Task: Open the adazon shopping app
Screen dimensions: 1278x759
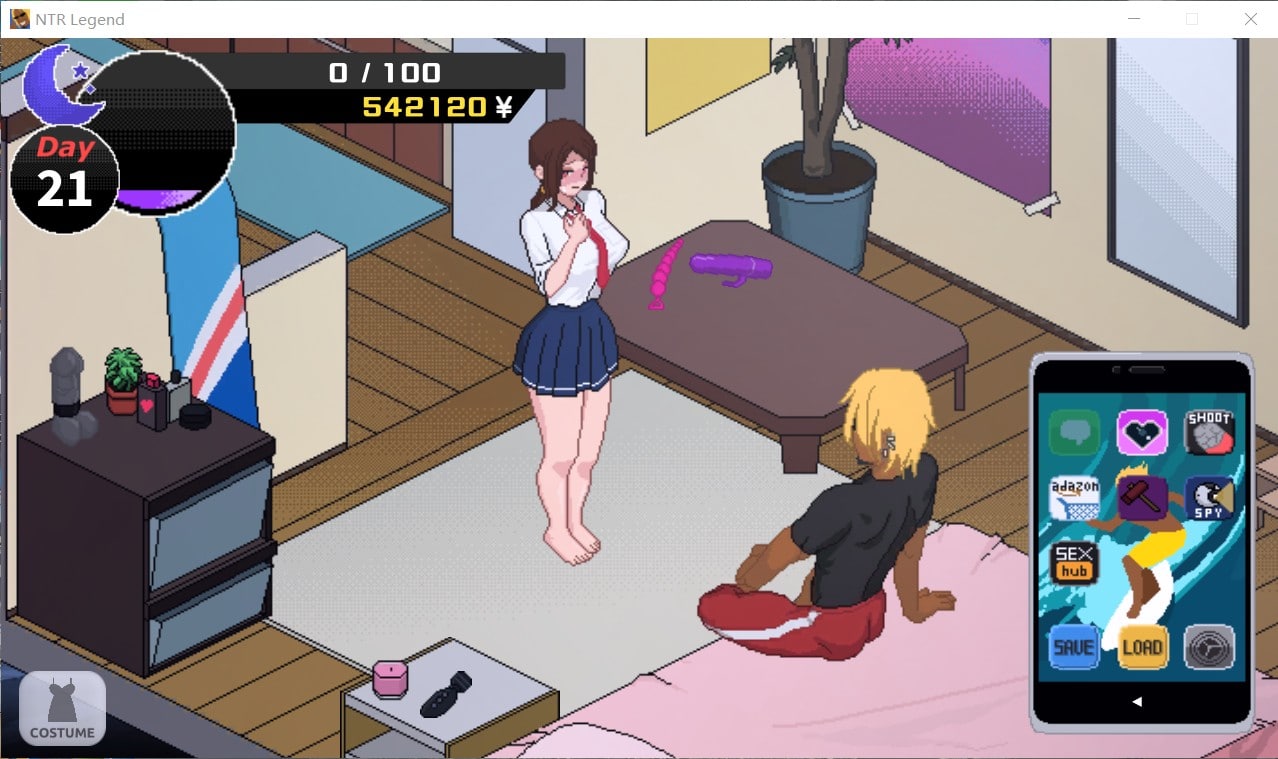Action: (x=1074, y=498)
